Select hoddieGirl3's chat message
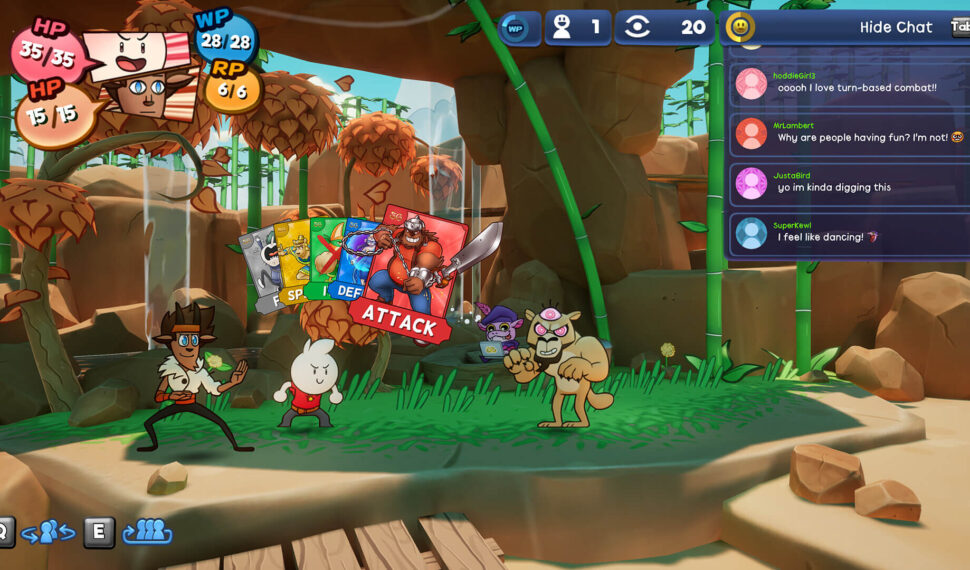 point(850,84)
